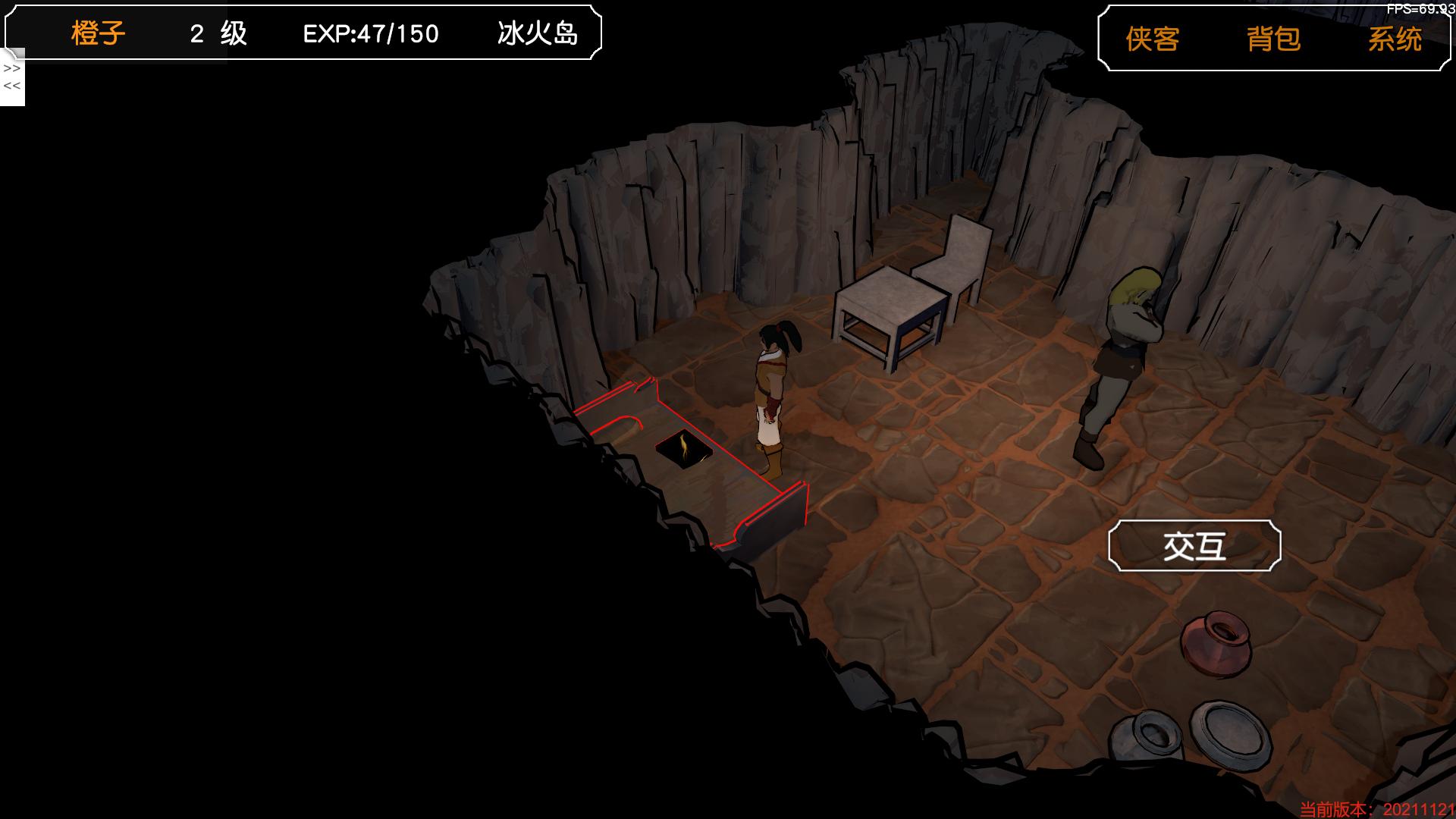Expand the side panel with the >> arrow
Viewport: 1456px width, 819px height.
pos(12,69)
